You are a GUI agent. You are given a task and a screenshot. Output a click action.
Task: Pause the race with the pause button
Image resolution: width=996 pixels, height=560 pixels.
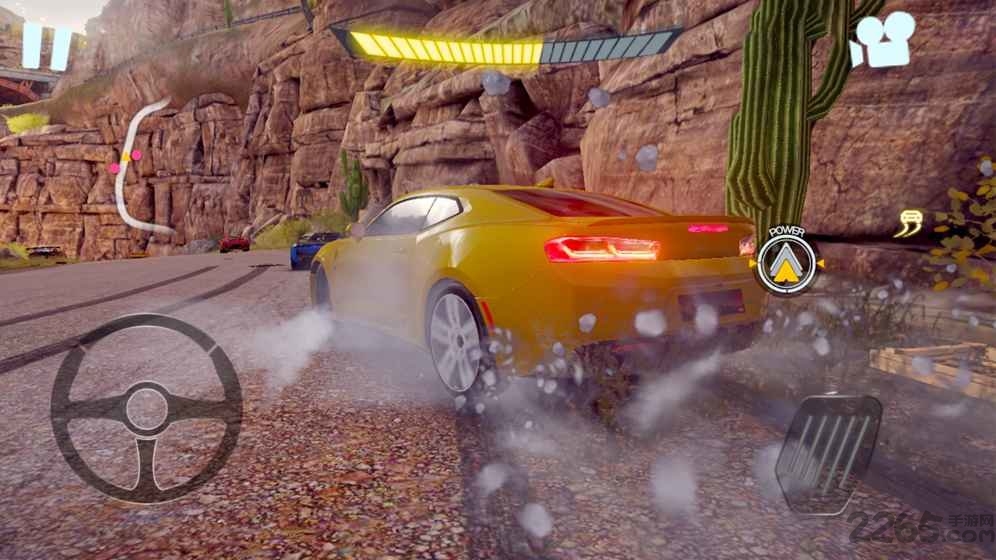(46, 47)
